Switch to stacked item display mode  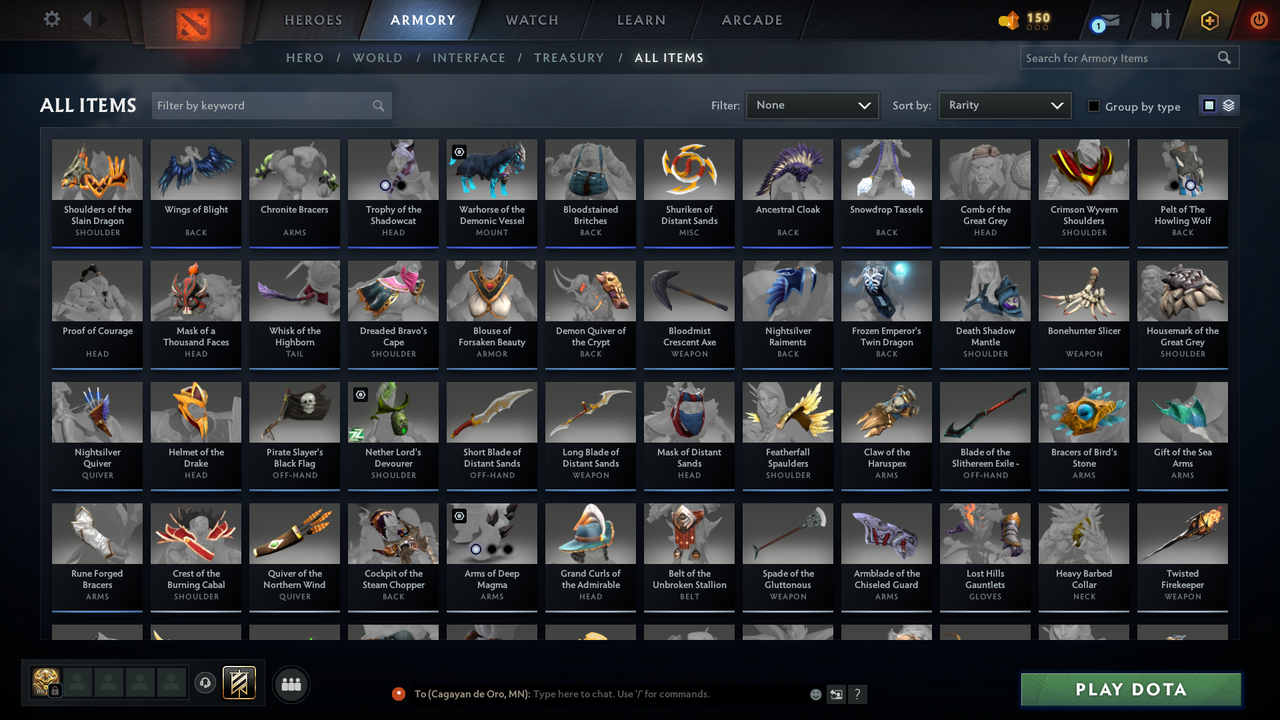click(x=1228, y=104)
